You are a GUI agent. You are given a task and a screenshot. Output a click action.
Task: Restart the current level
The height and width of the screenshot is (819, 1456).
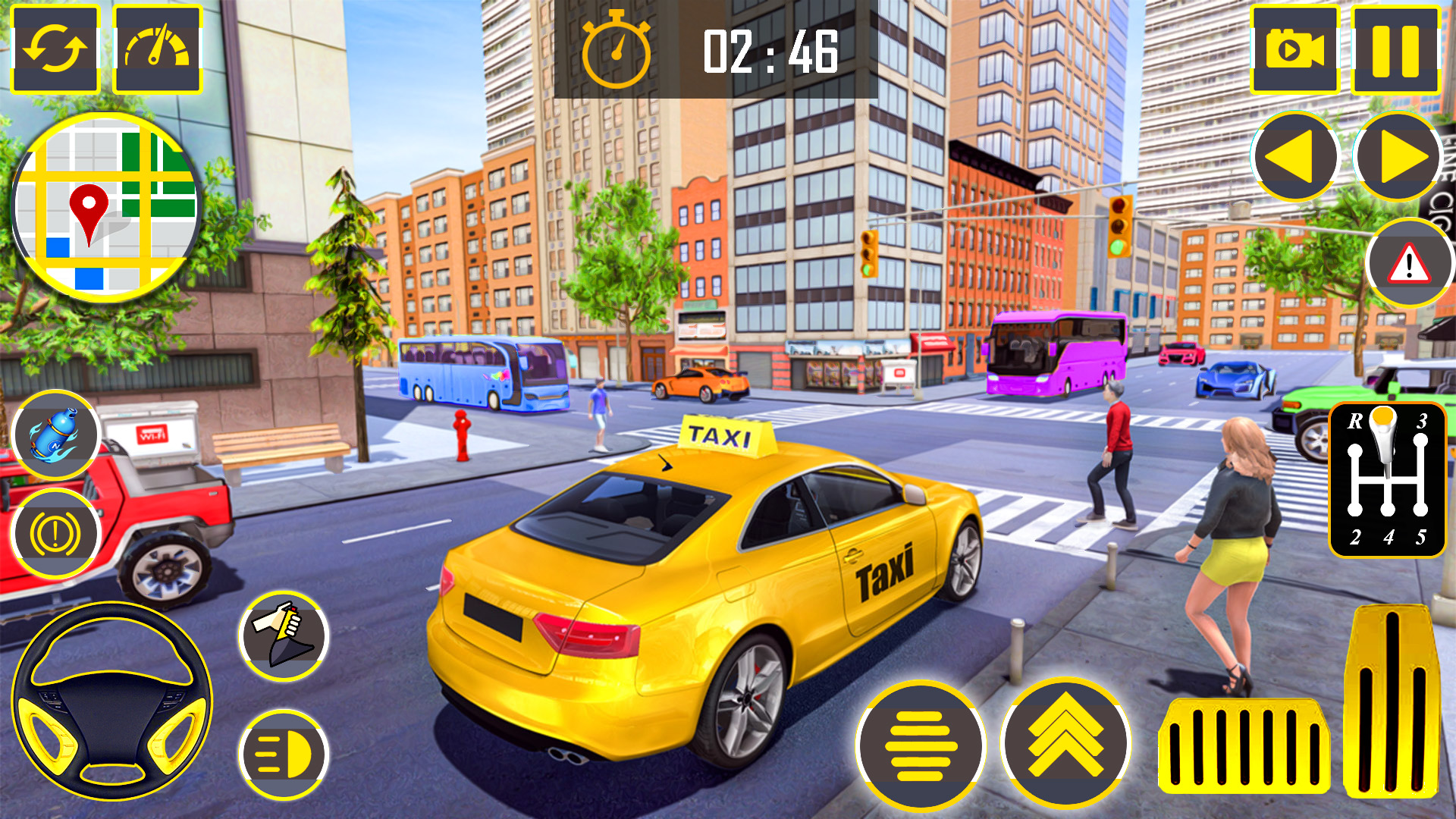point(58,47)
